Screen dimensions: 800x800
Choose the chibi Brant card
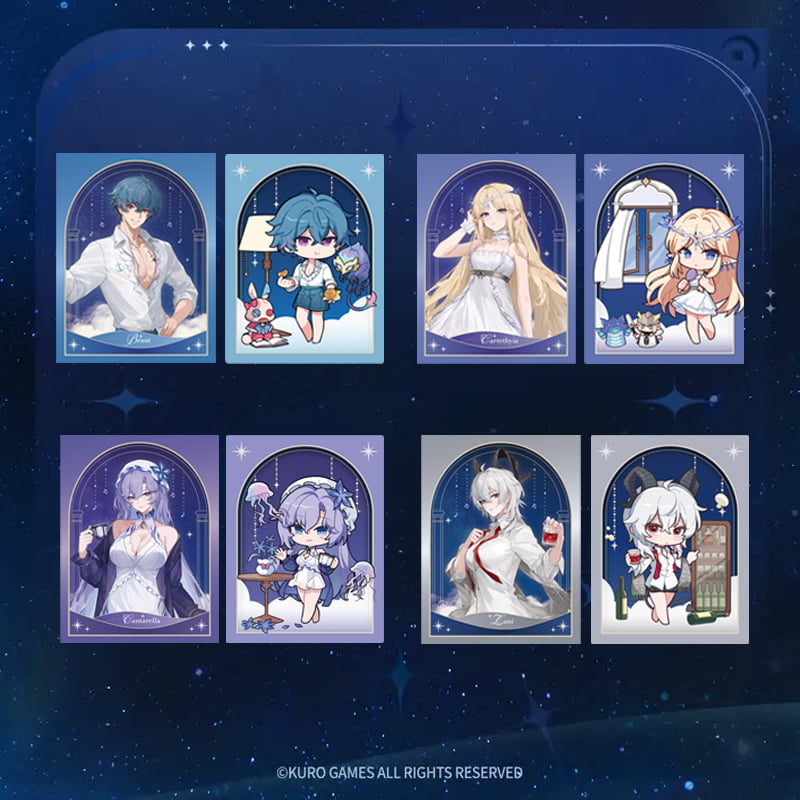coord(304,257)
